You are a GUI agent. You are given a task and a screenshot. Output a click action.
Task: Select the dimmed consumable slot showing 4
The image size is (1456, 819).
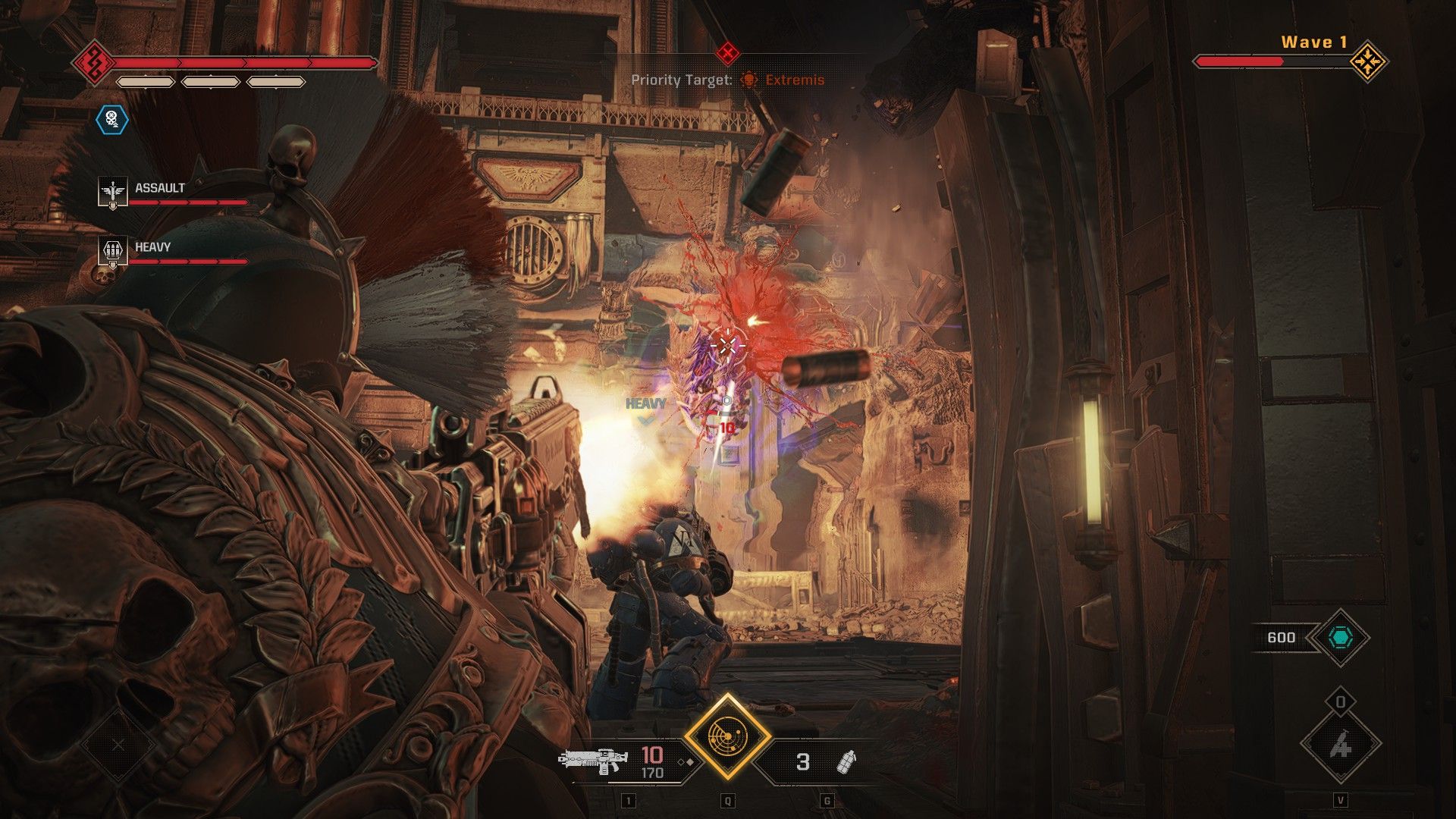(x=1340, y=747)
